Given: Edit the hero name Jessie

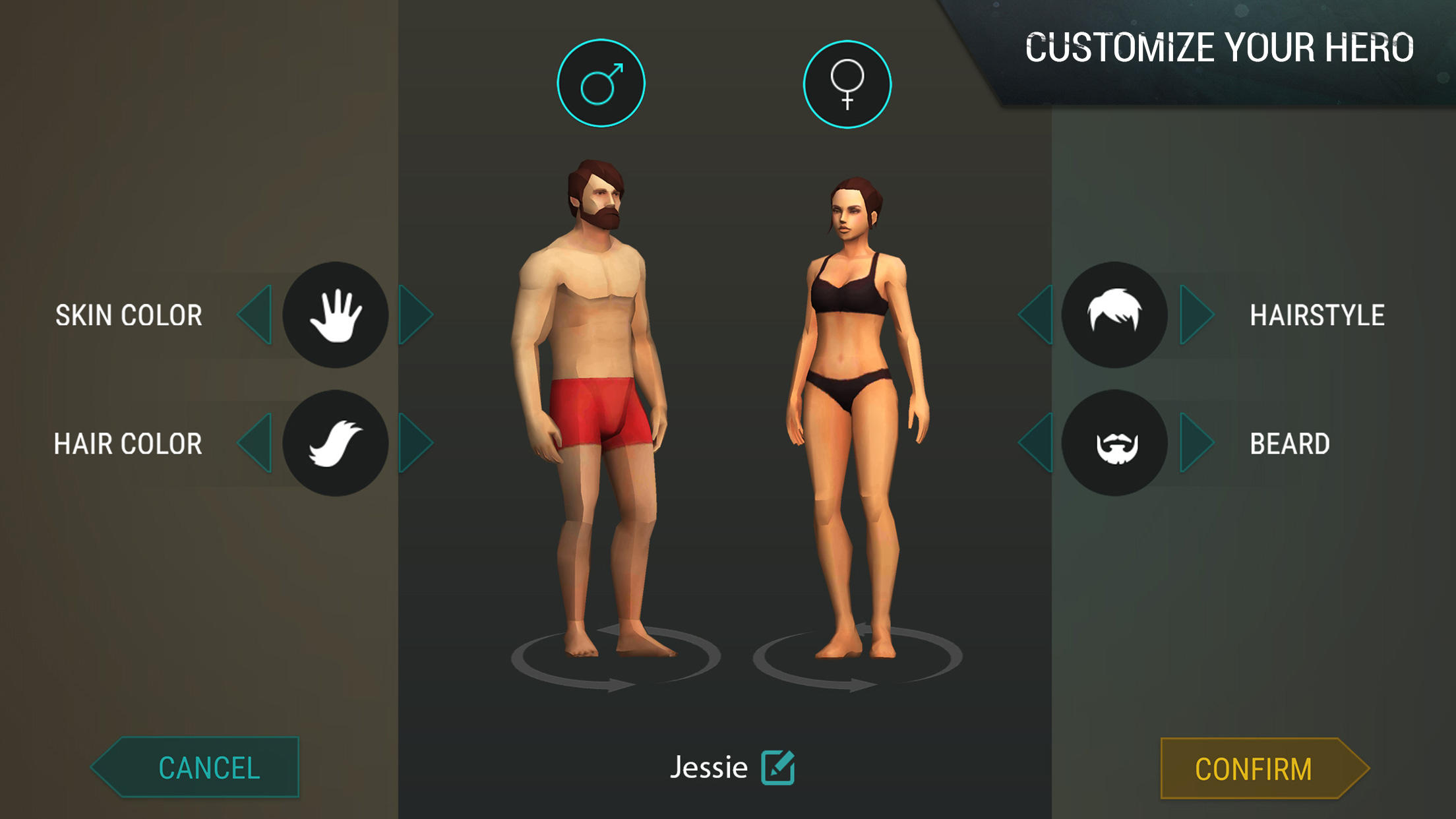Looking at the screenshot, I should (779, 767).
